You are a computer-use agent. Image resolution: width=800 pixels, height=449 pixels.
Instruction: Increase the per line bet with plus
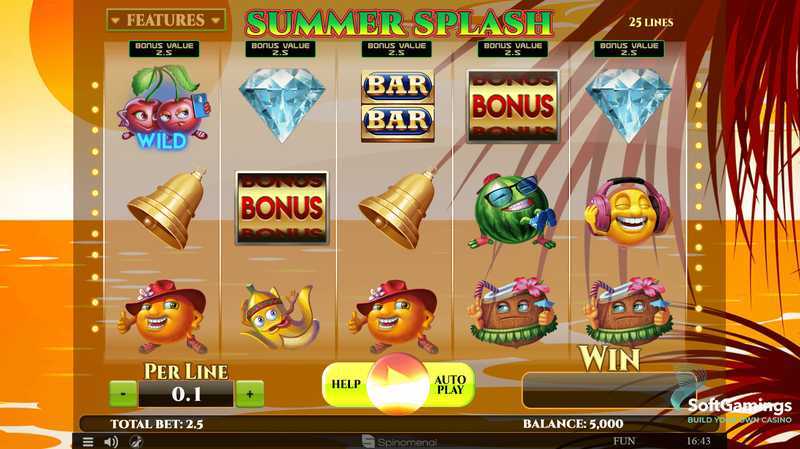249,393
